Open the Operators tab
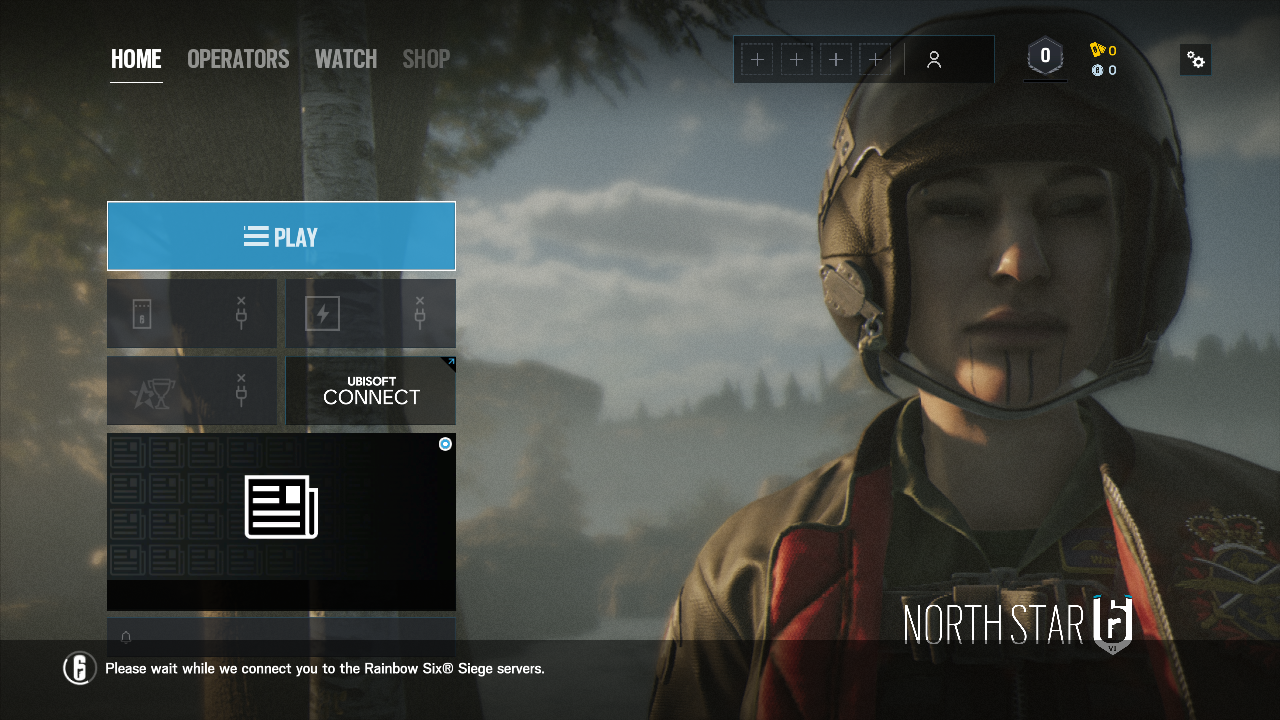 coord(238,59)
